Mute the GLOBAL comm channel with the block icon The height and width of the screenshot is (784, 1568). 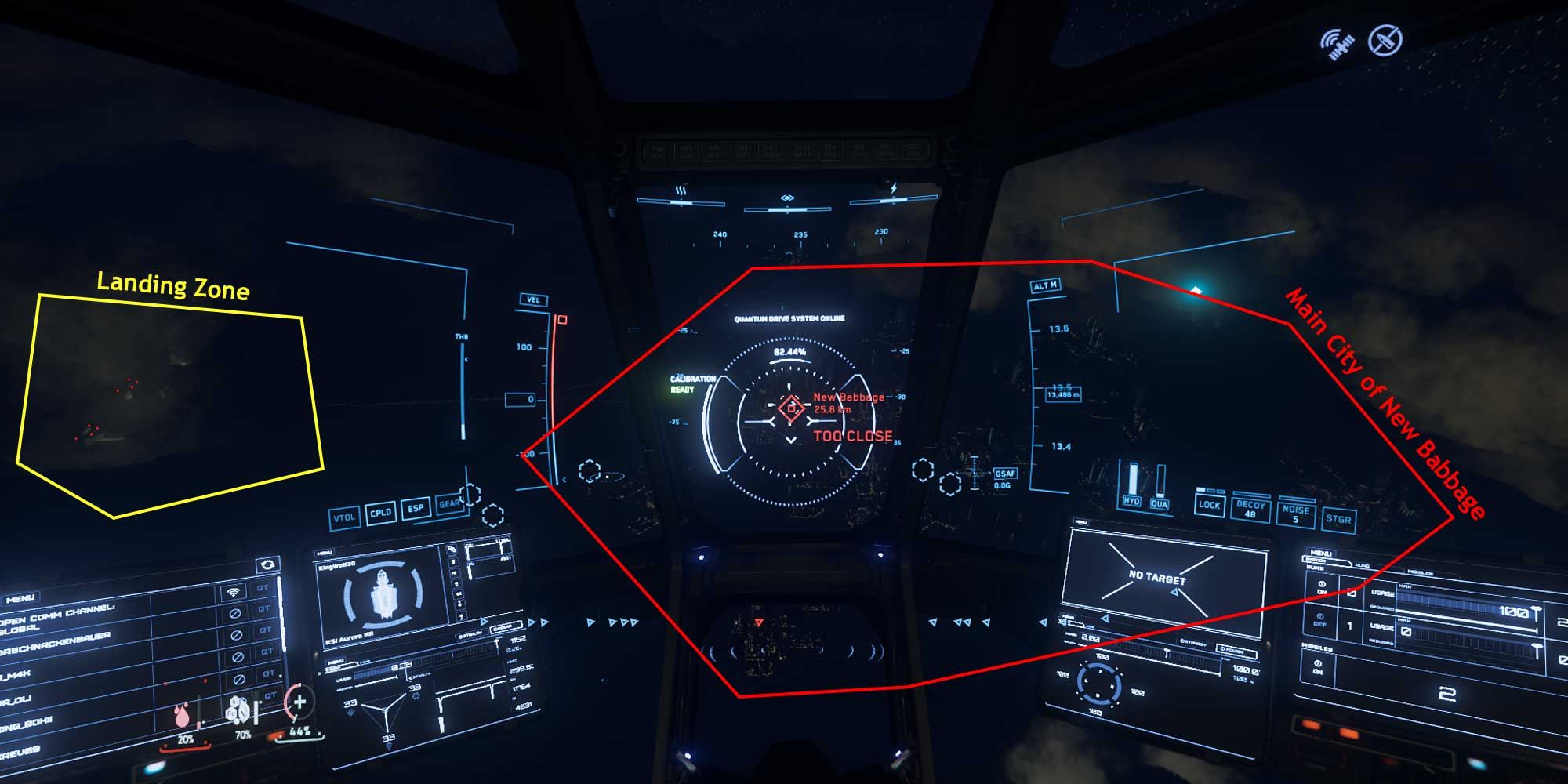(x=237, y=614)
